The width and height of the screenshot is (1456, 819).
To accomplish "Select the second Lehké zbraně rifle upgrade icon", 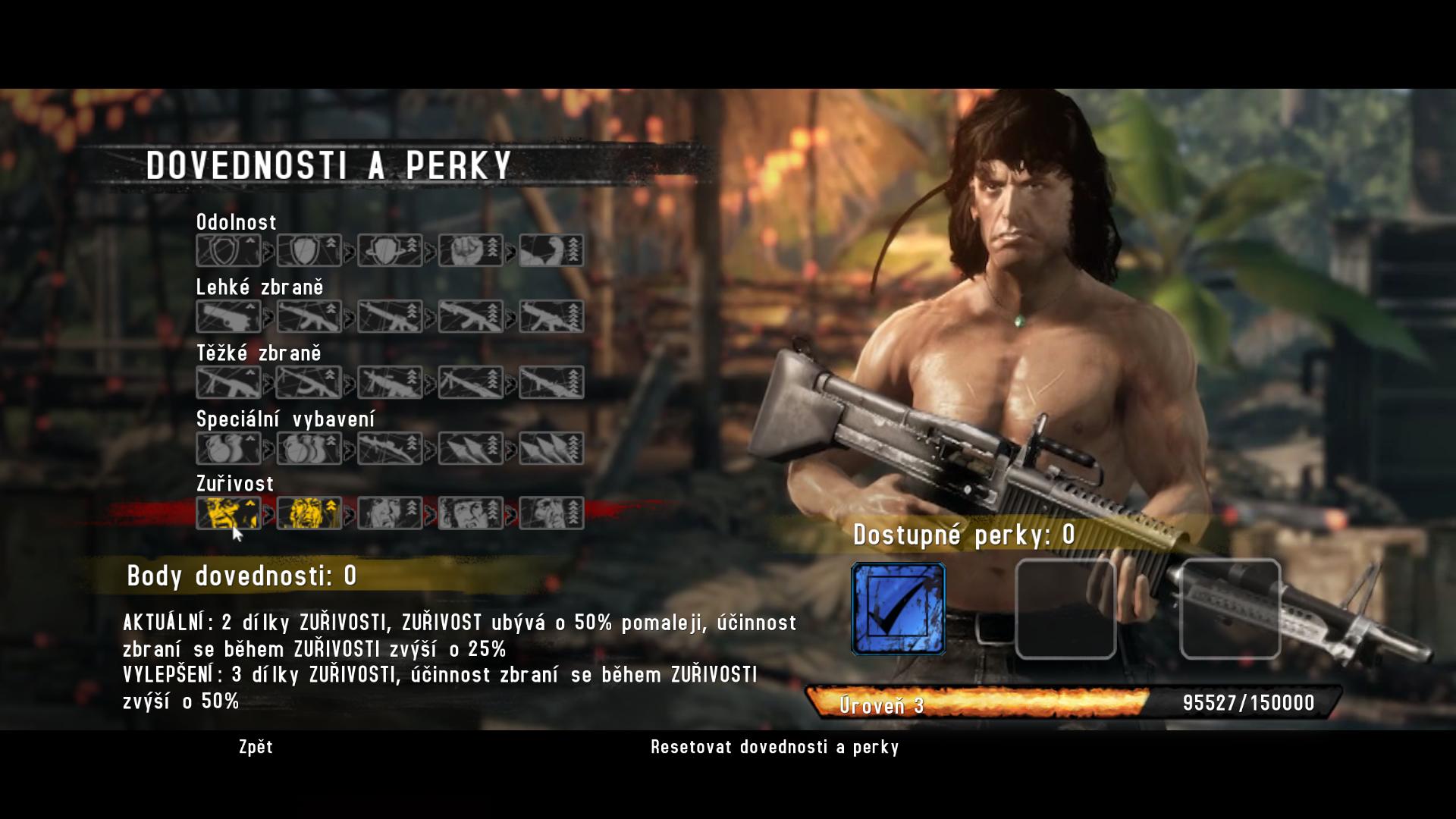I will coord(309,315).
